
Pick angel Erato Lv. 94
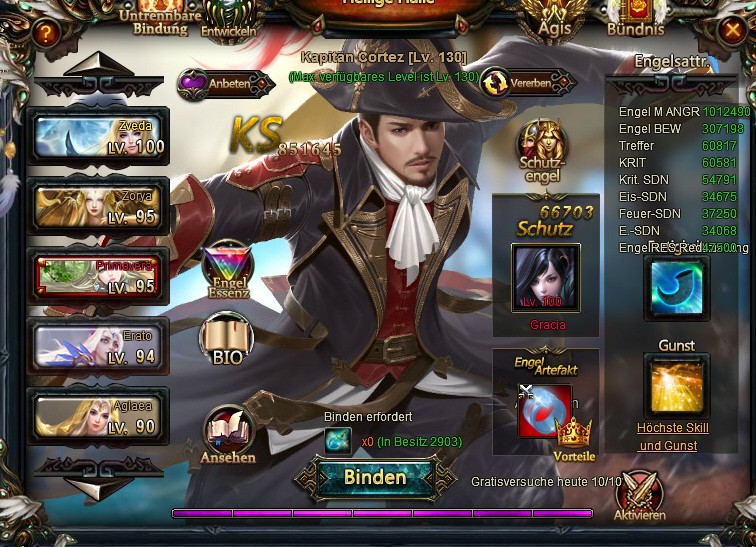point(100,346)
